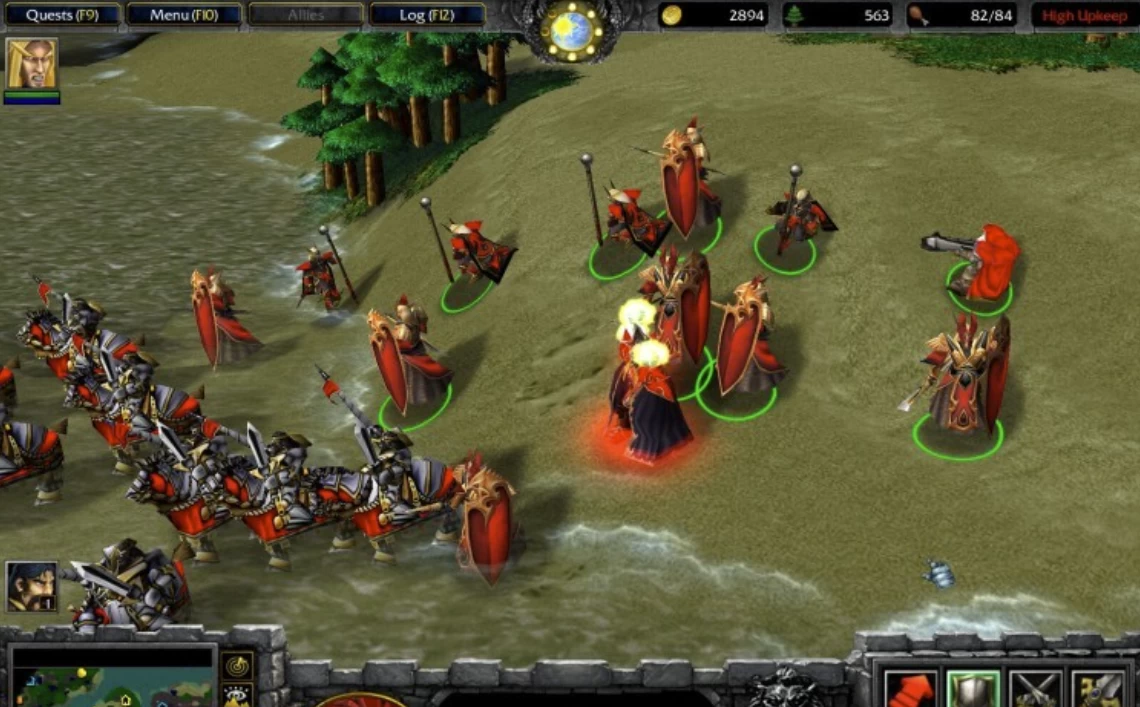This screenshot has height=707, width=1140.
Task: Toggle the minimap terrain display button
Action: point(237,695)
